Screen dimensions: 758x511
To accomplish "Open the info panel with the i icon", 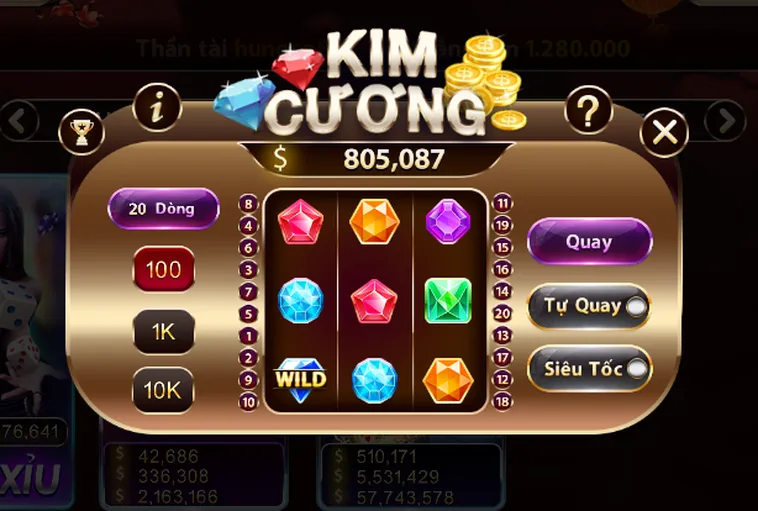I will (157, 106).
